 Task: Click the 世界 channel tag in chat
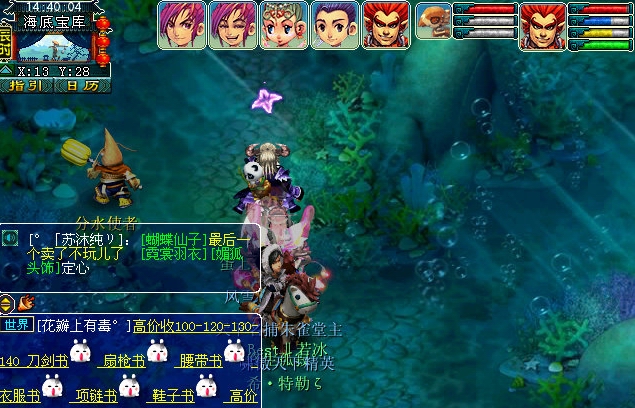click(17, 325)
